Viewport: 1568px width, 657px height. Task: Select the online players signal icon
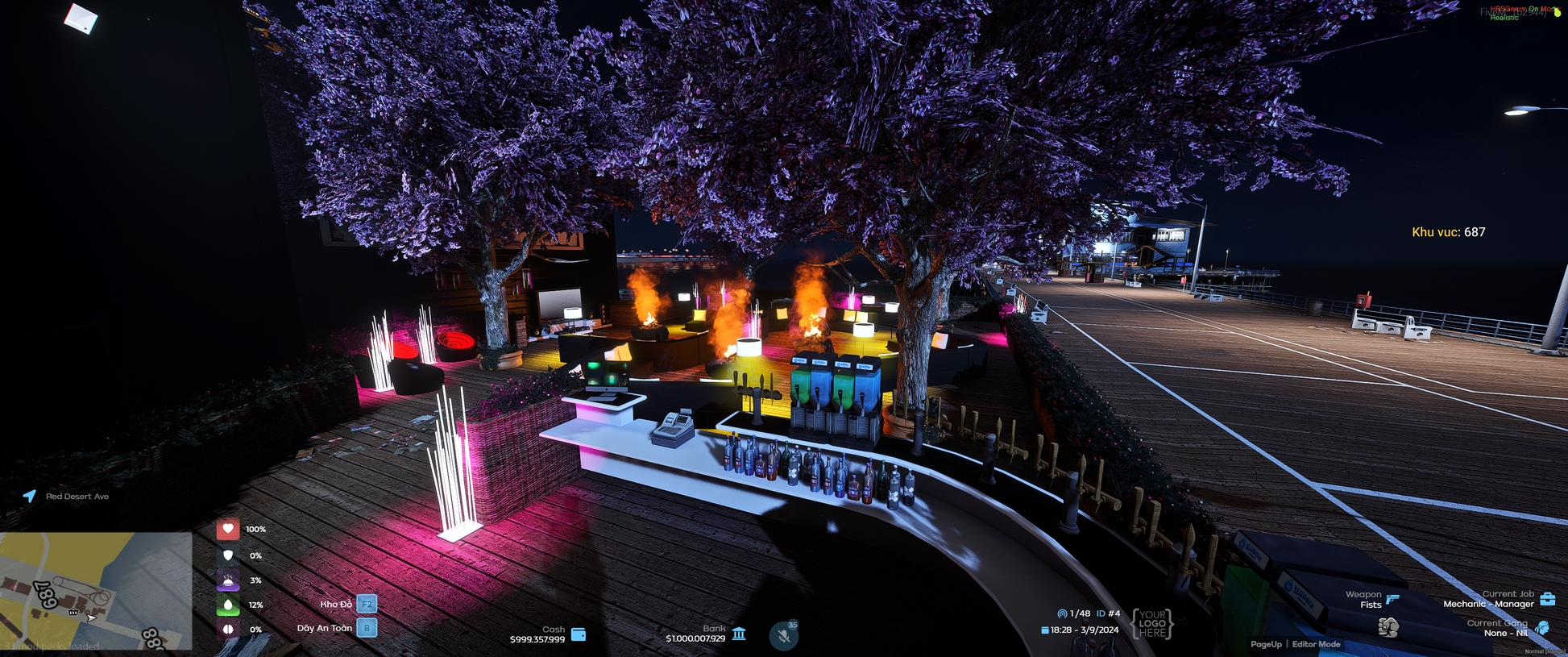coord(1062,613)
